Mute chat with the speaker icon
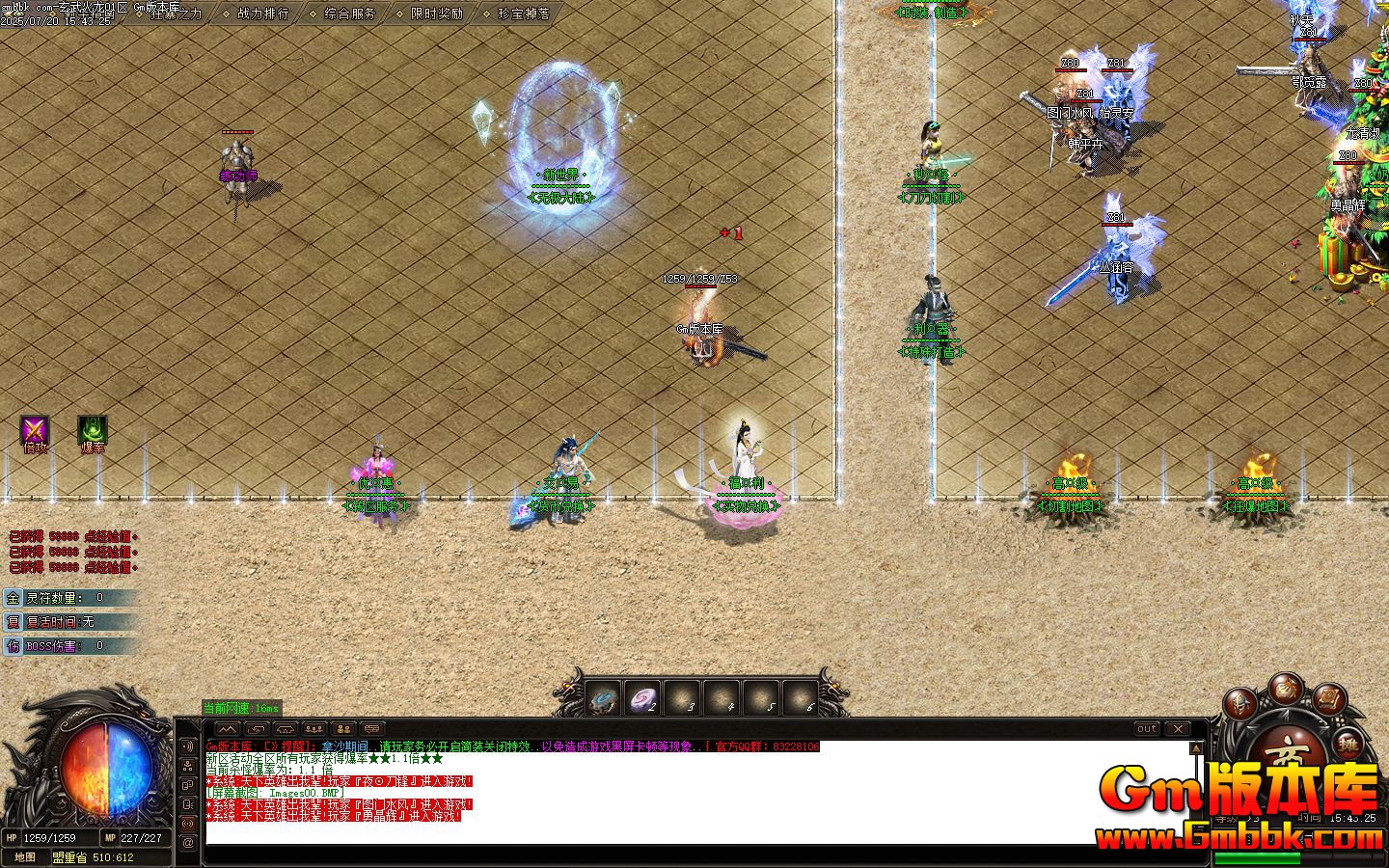1389x868 pixels. coord(187,746)
